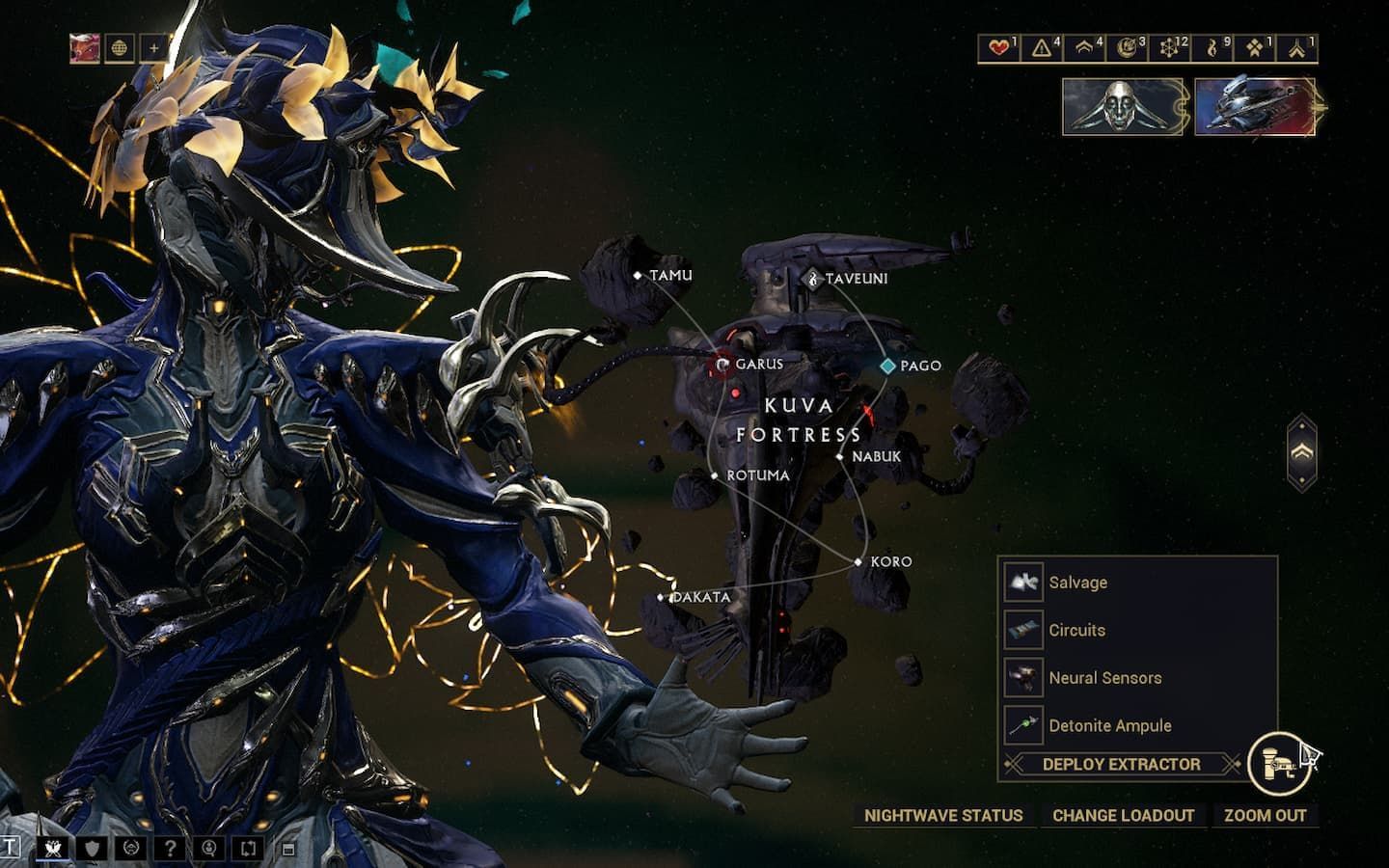1389x868 pixels.
Task: Select the Dakata node
Action: 661,598
